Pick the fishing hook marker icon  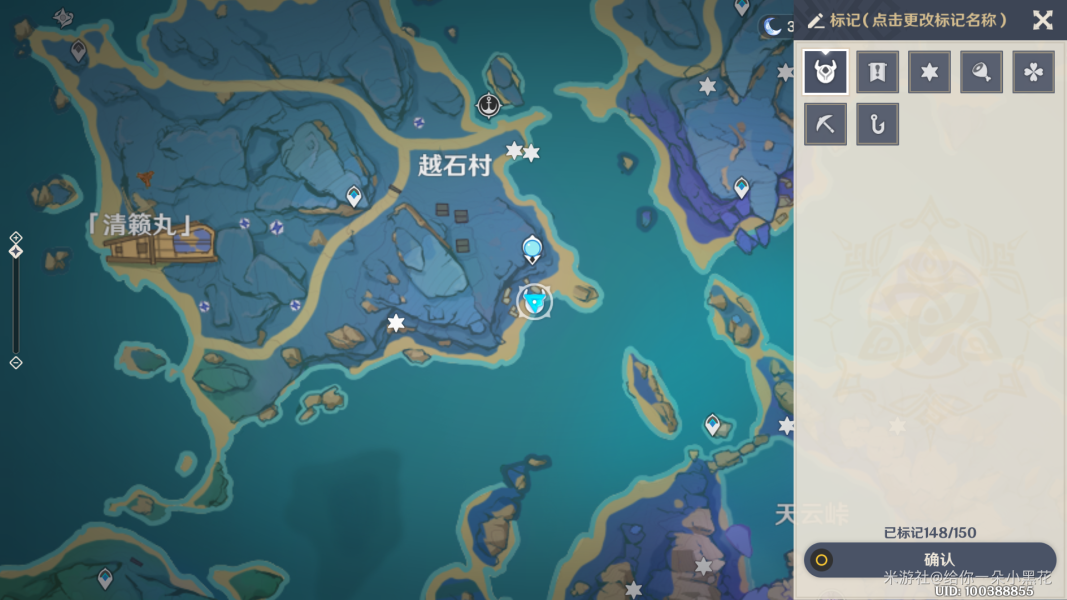[x=877, y=124]
